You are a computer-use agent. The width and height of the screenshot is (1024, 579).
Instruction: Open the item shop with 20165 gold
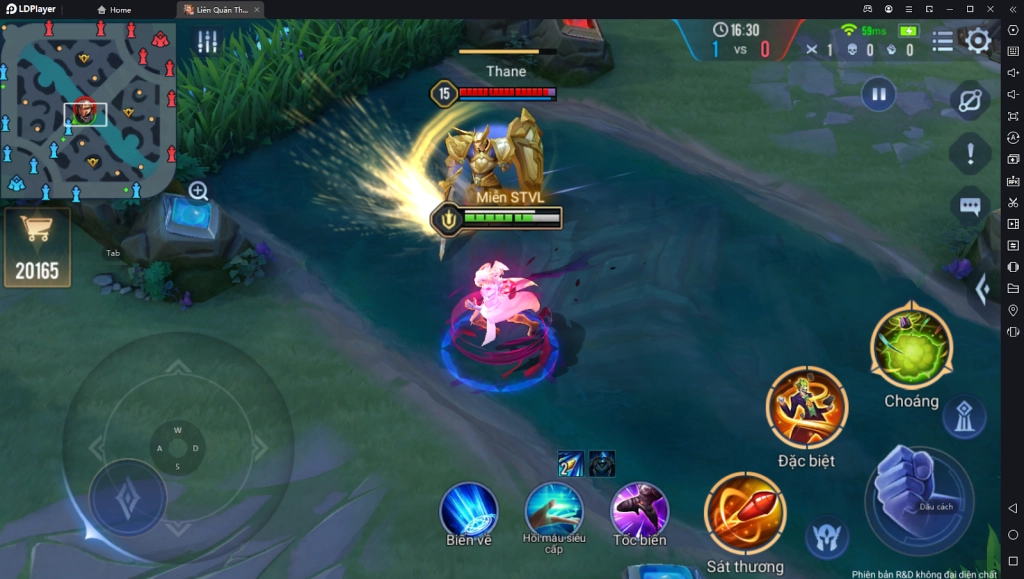(37, 246)
